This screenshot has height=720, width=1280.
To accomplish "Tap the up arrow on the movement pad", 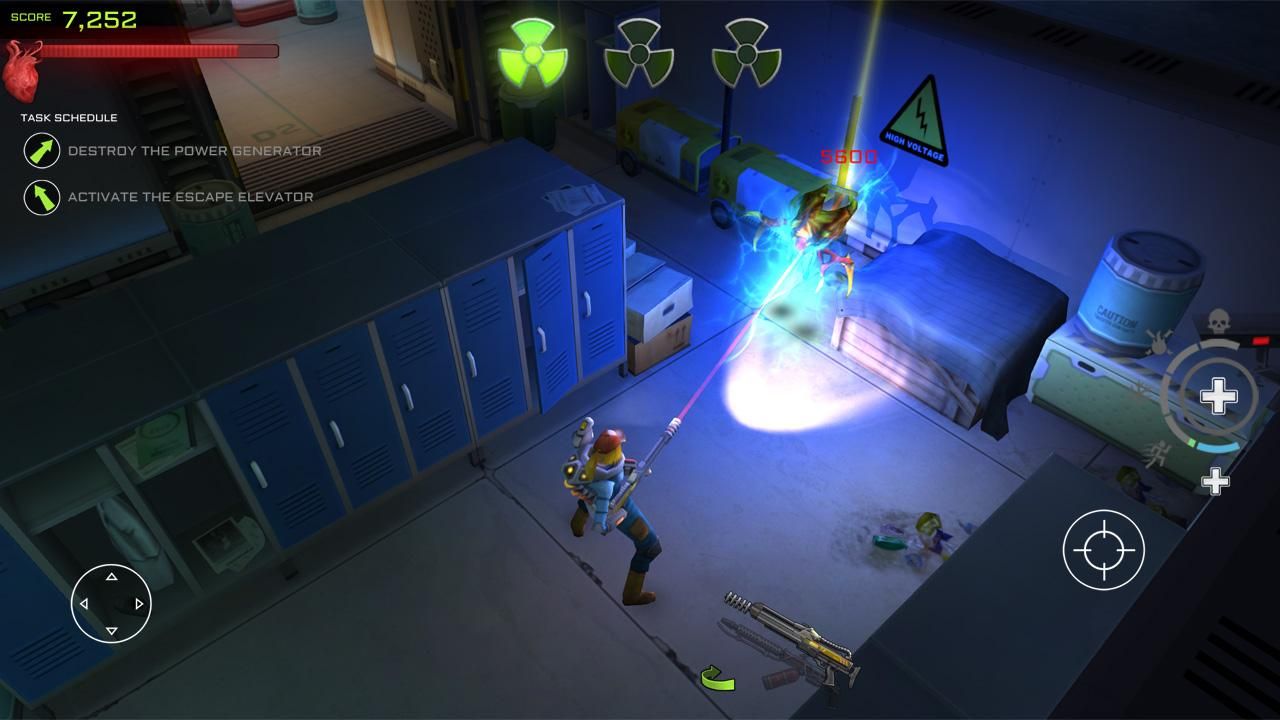I will pos(109,575).
